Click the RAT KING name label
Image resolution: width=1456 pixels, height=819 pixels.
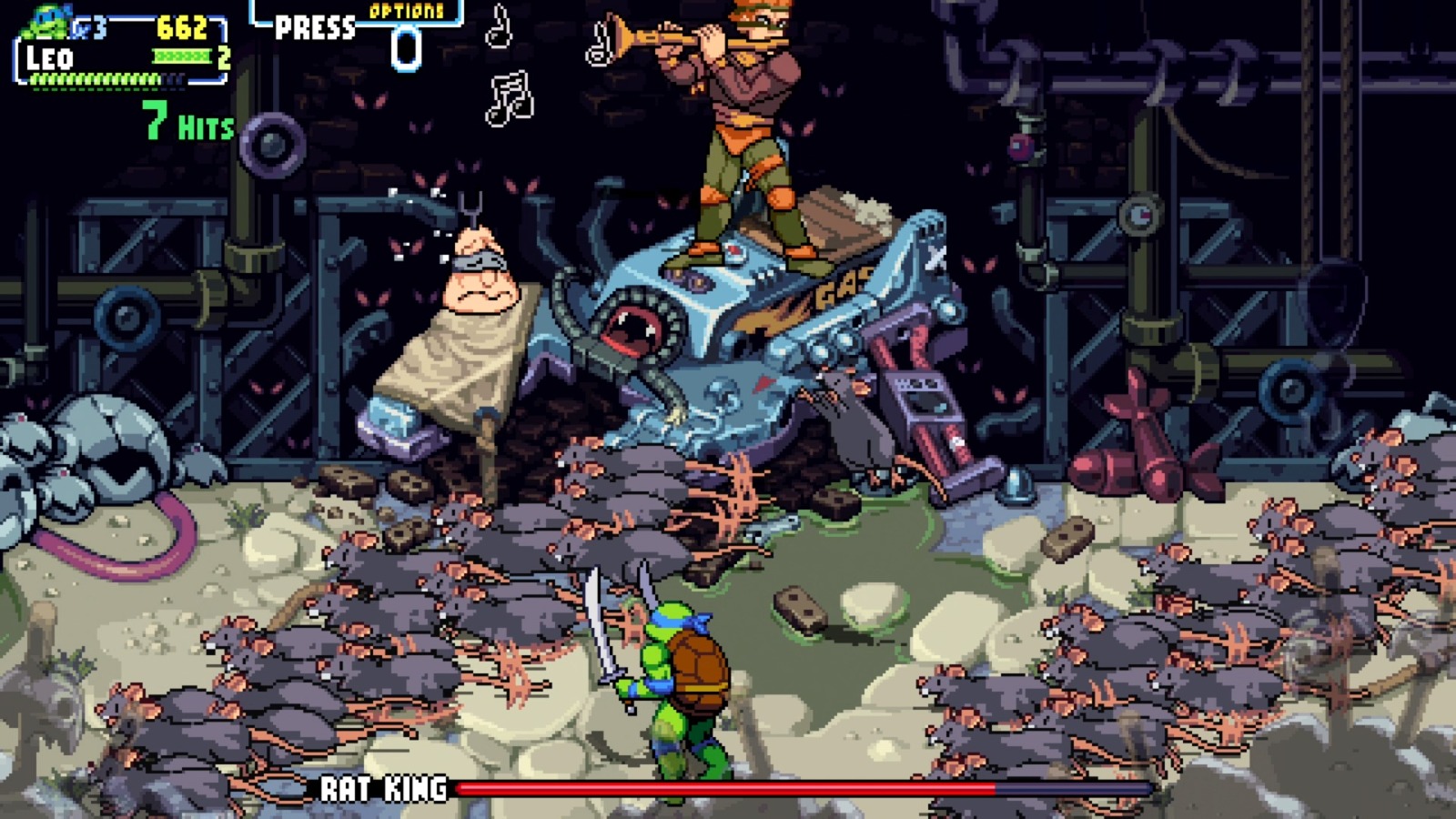point(382,790)
